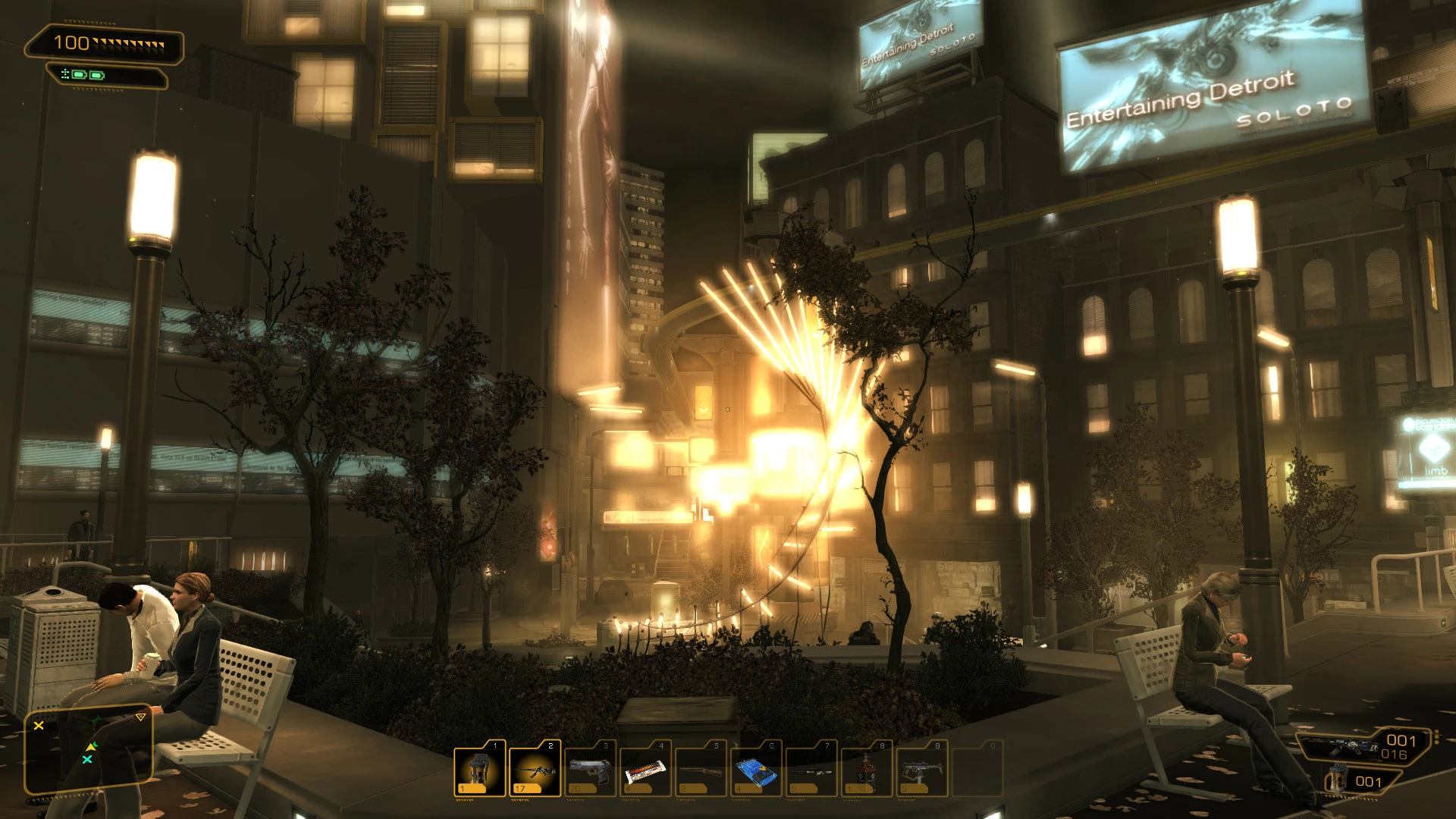Toggle the first energy battery cell
Viewport: 1456px width, 819px height.
point(78,75)
